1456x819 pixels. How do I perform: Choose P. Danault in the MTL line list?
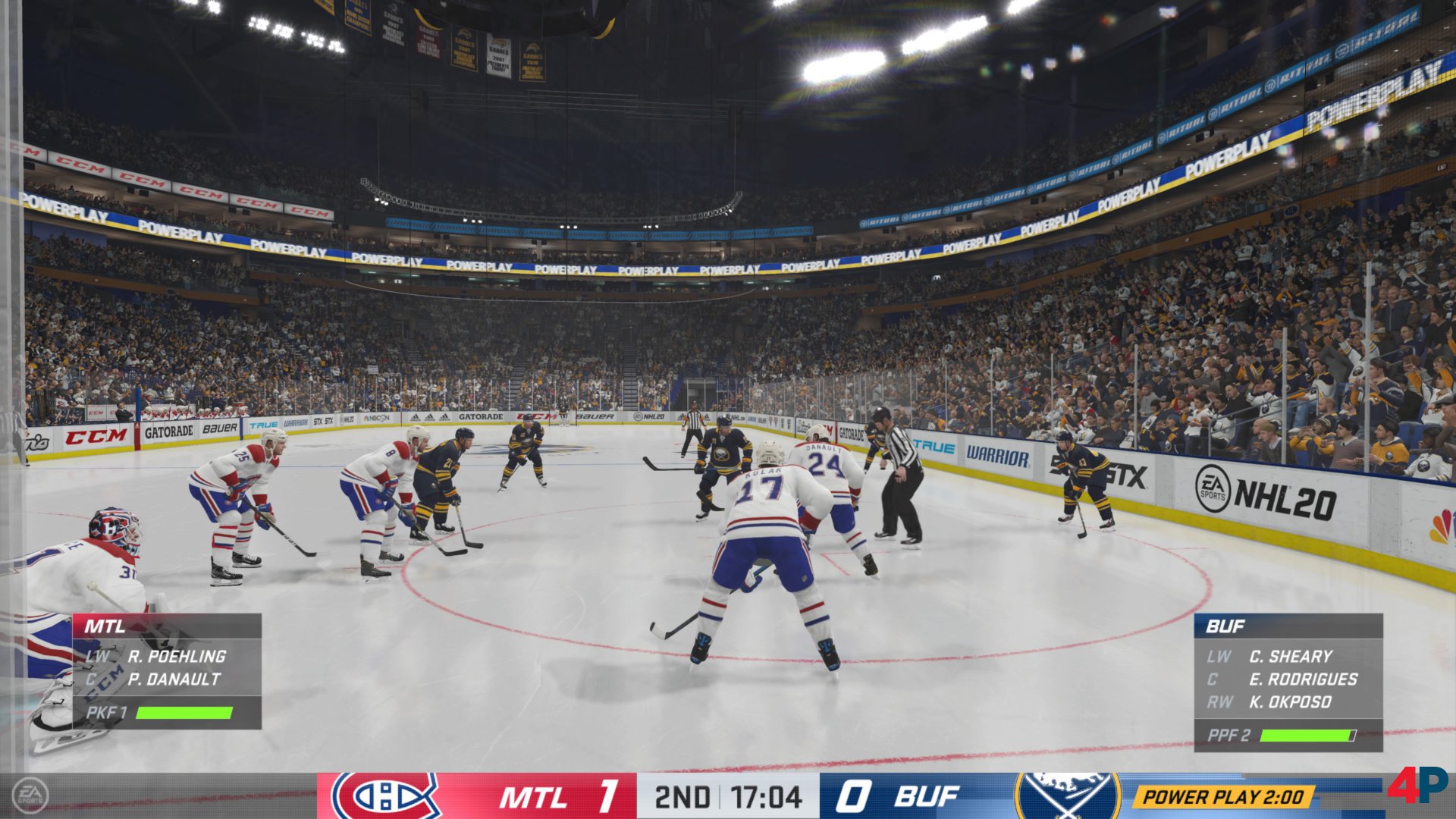pos(174,679)
